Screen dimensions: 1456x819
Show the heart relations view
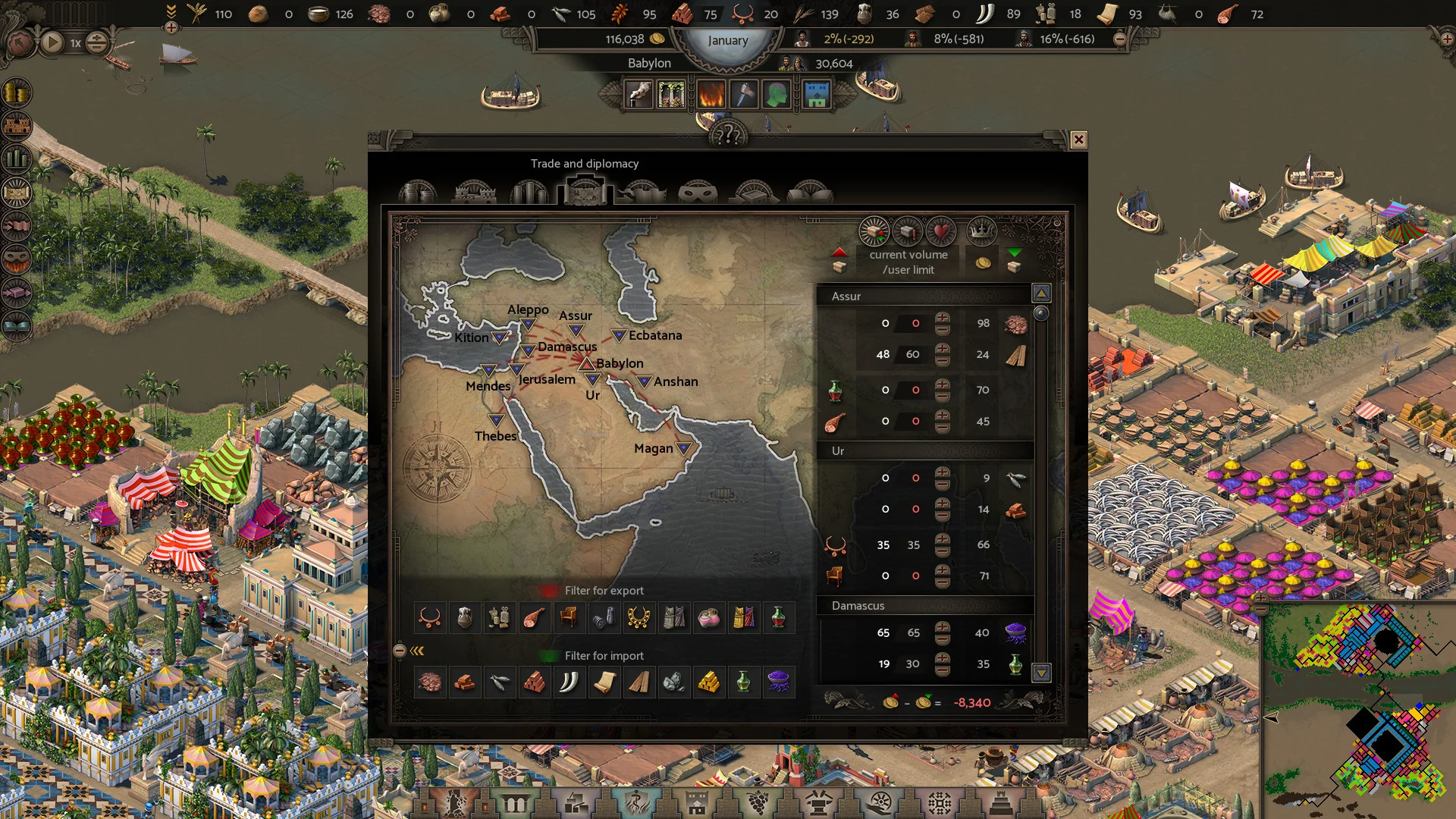tap(941, 231)
